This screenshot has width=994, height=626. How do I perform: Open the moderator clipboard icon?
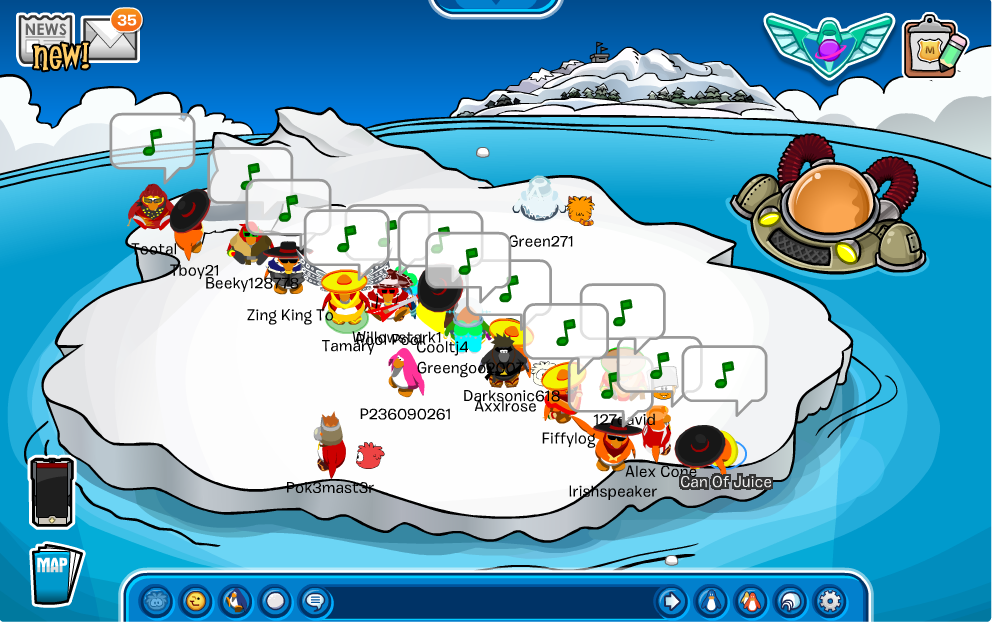pos(934,47)
